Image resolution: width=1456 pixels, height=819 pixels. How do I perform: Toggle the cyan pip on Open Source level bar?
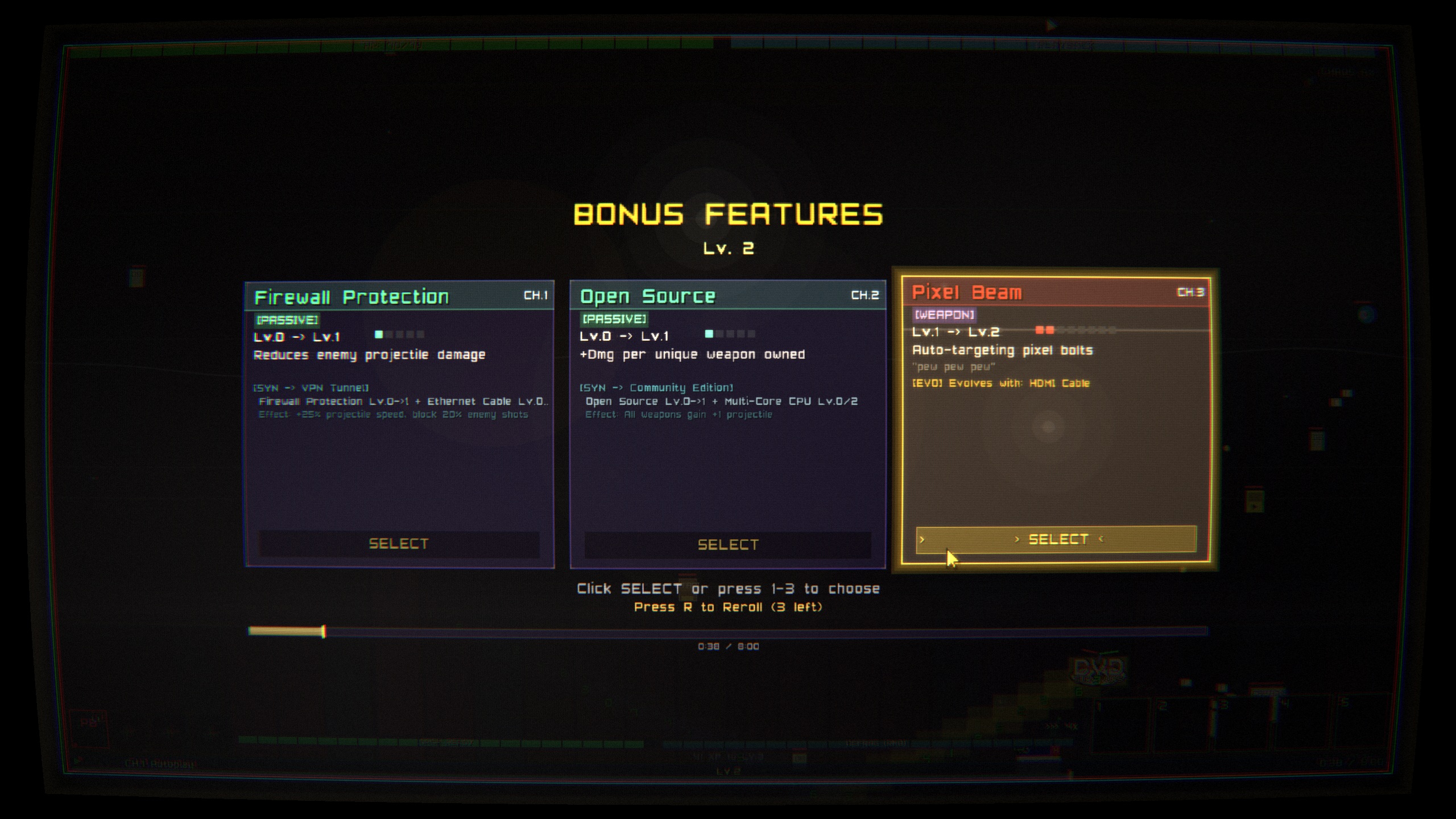point(710,335)
